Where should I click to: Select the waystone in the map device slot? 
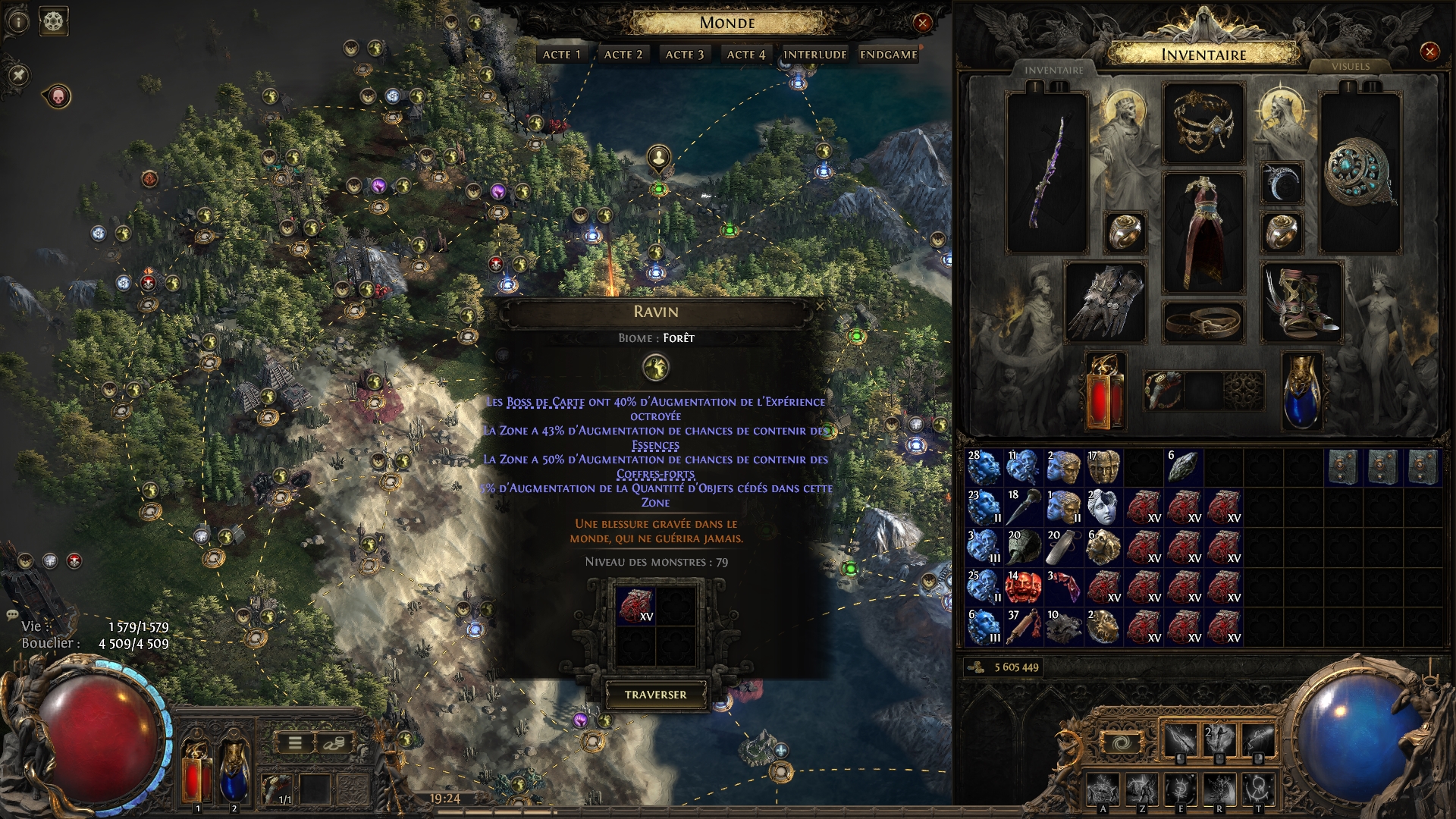click(635, 606)
